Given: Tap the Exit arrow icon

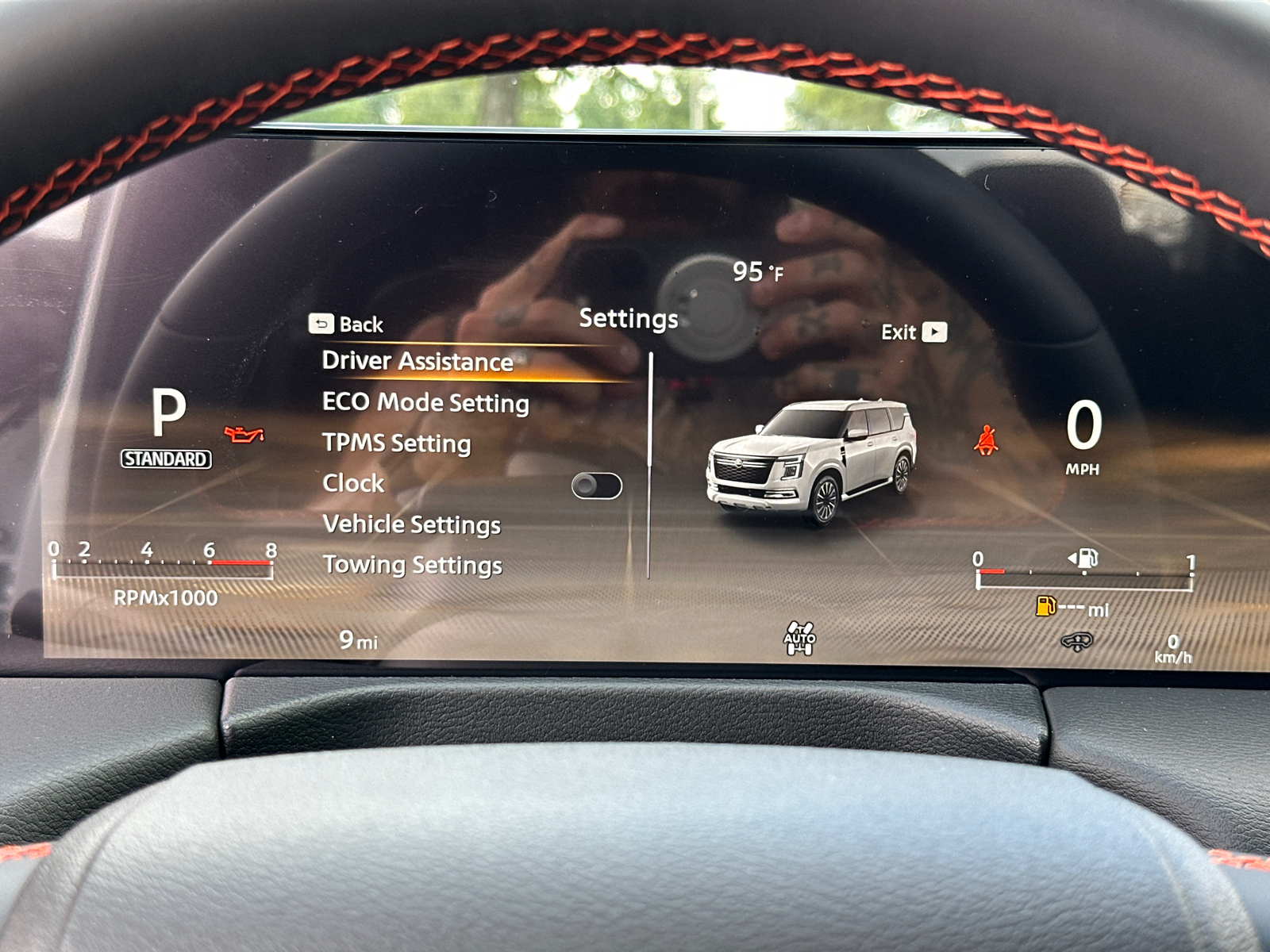Looking at the screenshot, I should coord(935,332).
